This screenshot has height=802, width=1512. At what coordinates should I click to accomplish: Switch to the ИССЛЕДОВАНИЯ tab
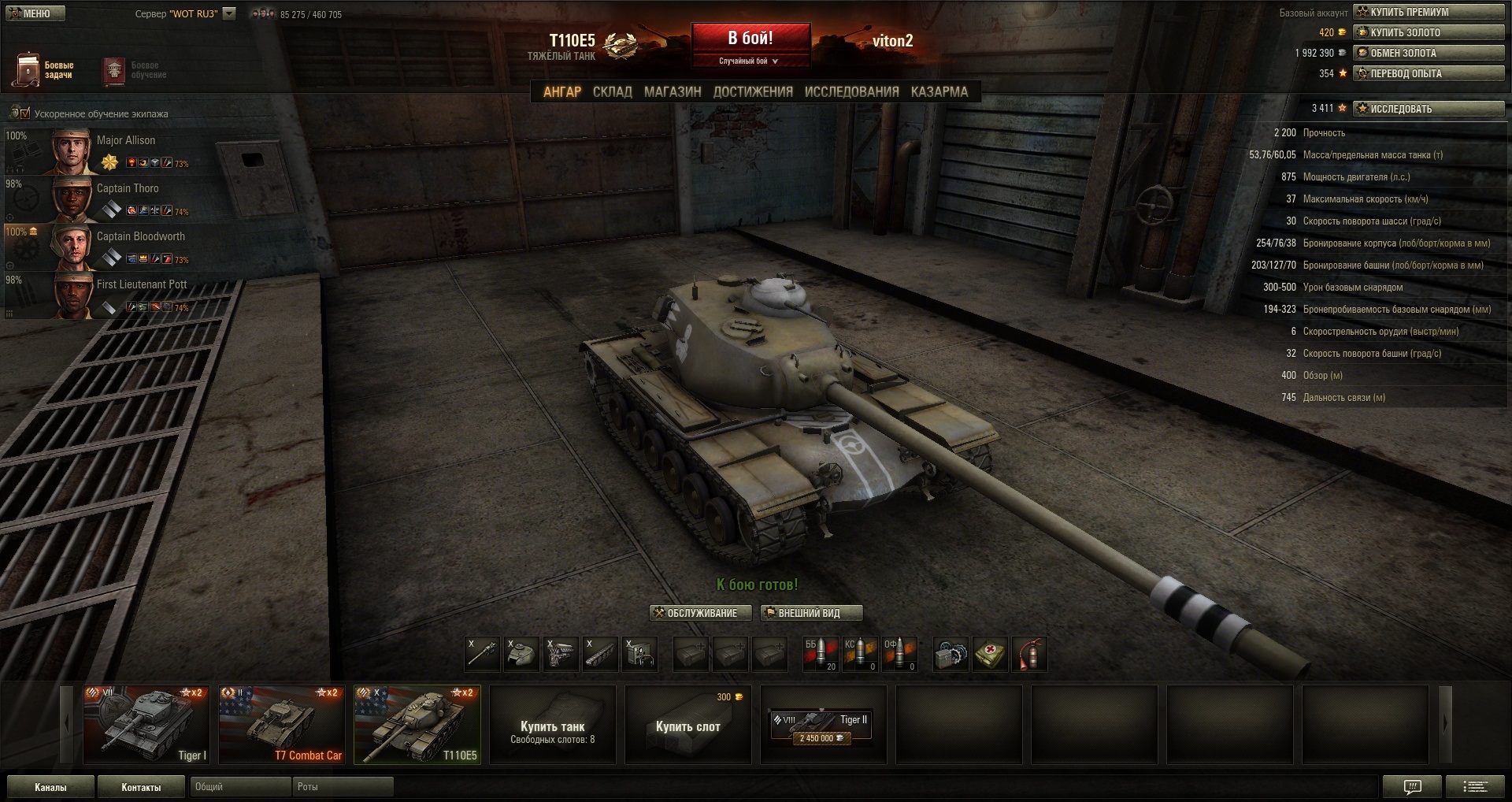[851, 92]
